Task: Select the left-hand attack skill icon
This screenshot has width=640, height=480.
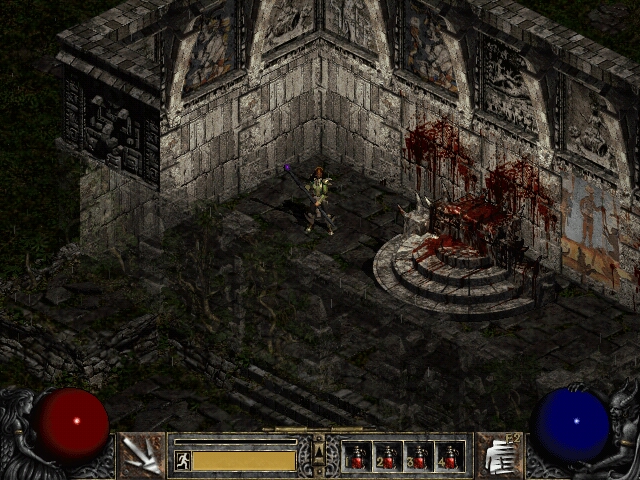Action: [143, 456]
